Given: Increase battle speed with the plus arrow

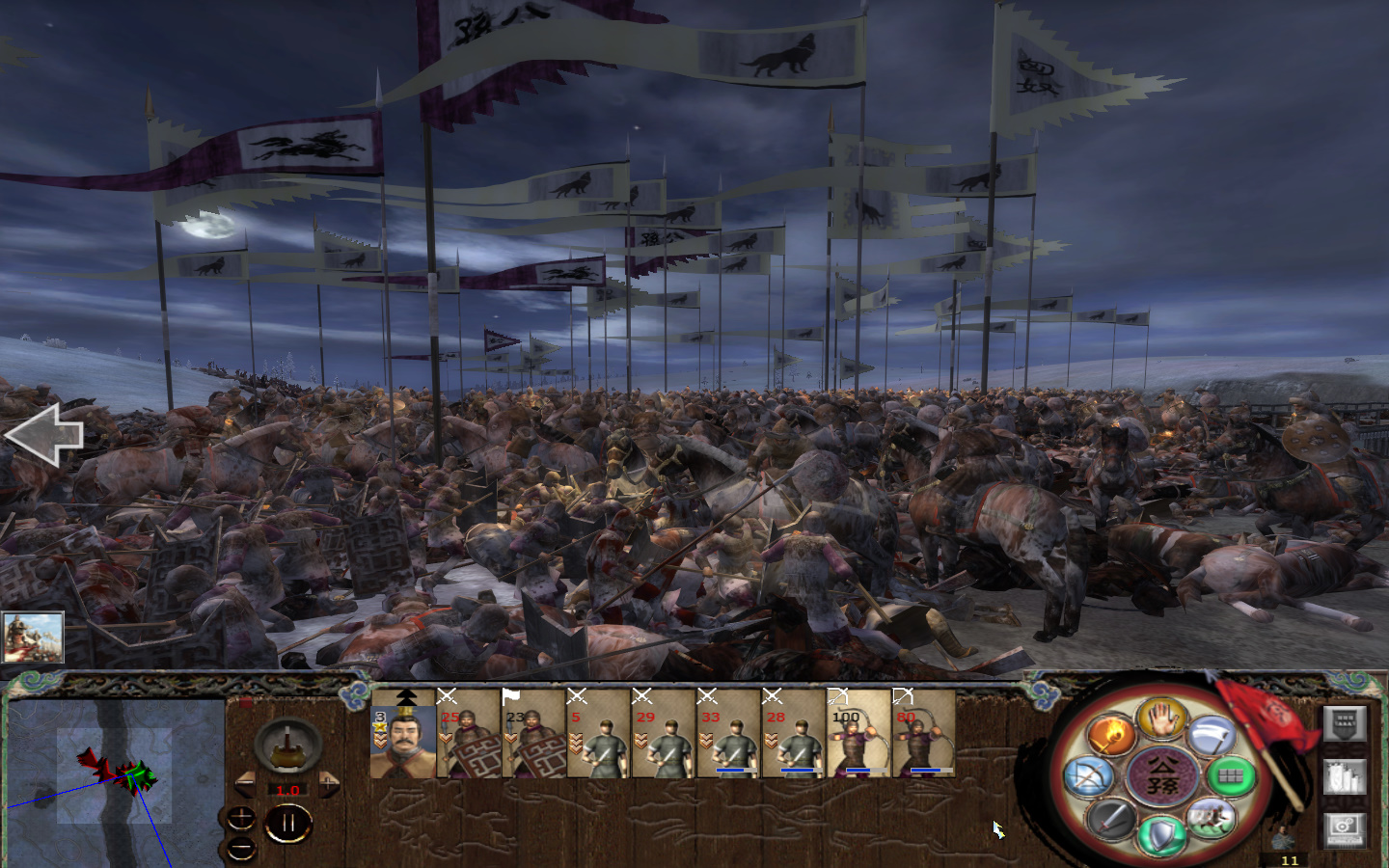Looking at the screenshot, I should pos(329,782).
